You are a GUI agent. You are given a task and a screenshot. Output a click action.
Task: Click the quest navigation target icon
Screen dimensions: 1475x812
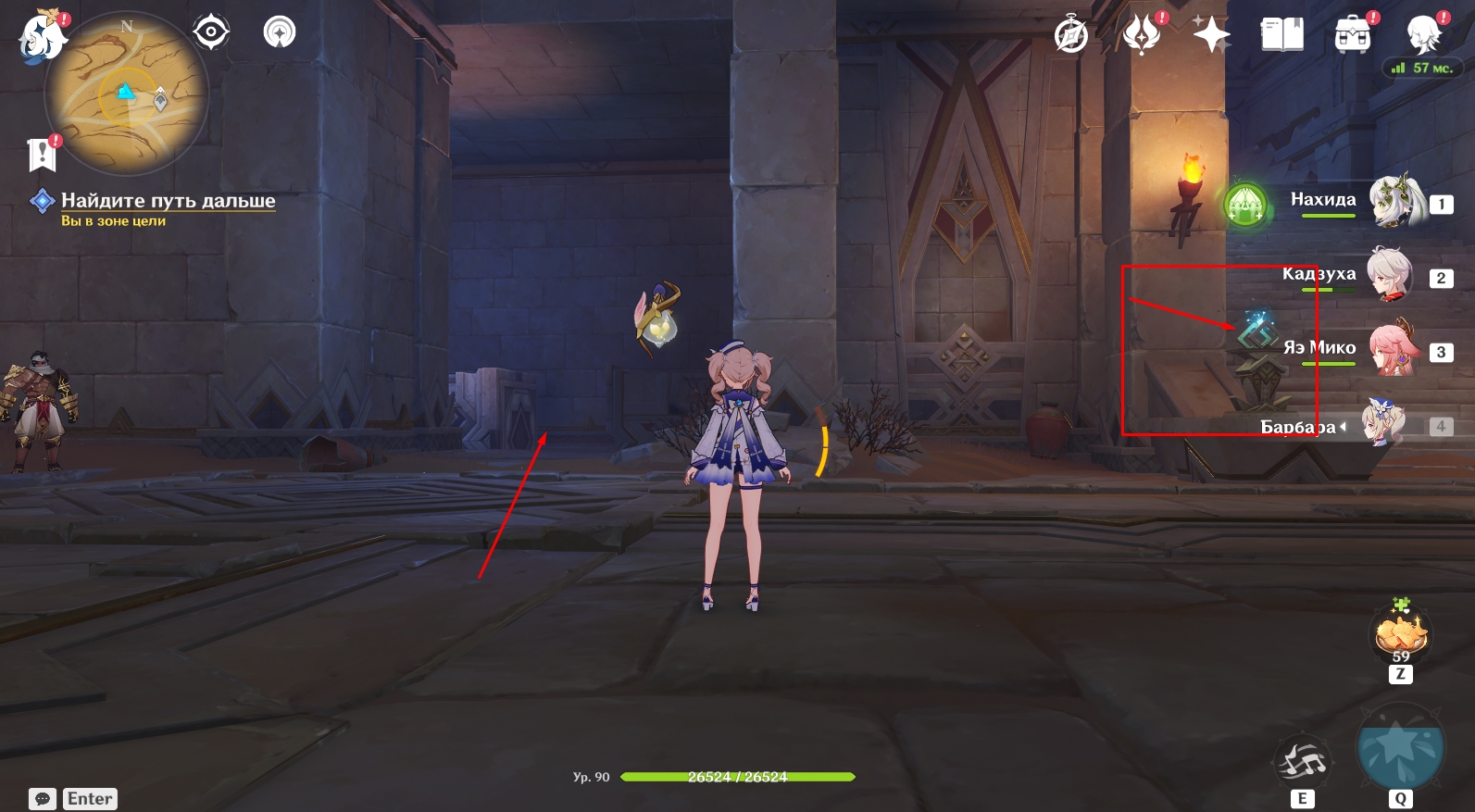tap(211, 33)
